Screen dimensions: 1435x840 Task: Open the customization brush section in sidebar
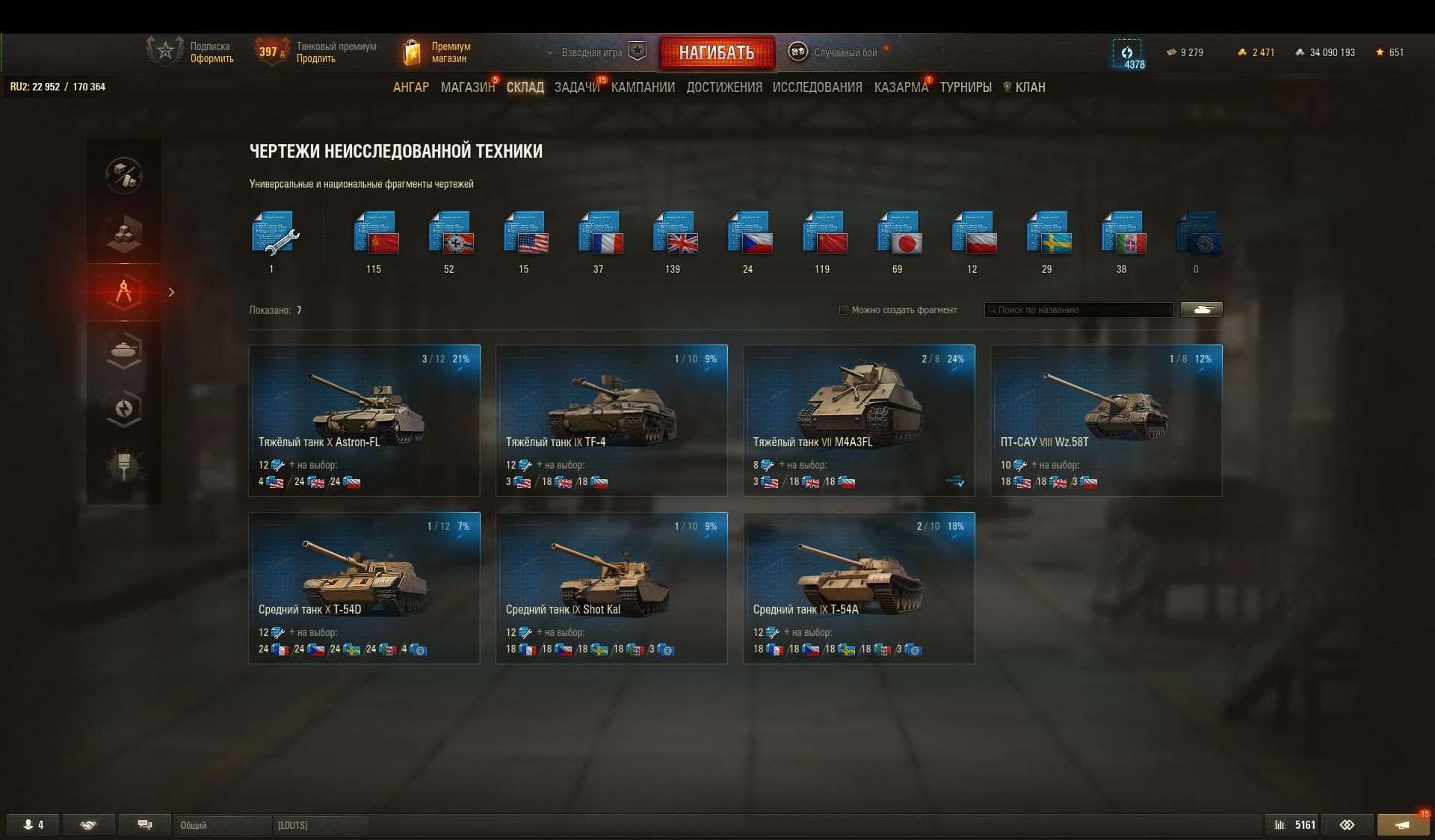tap(124, 466)
